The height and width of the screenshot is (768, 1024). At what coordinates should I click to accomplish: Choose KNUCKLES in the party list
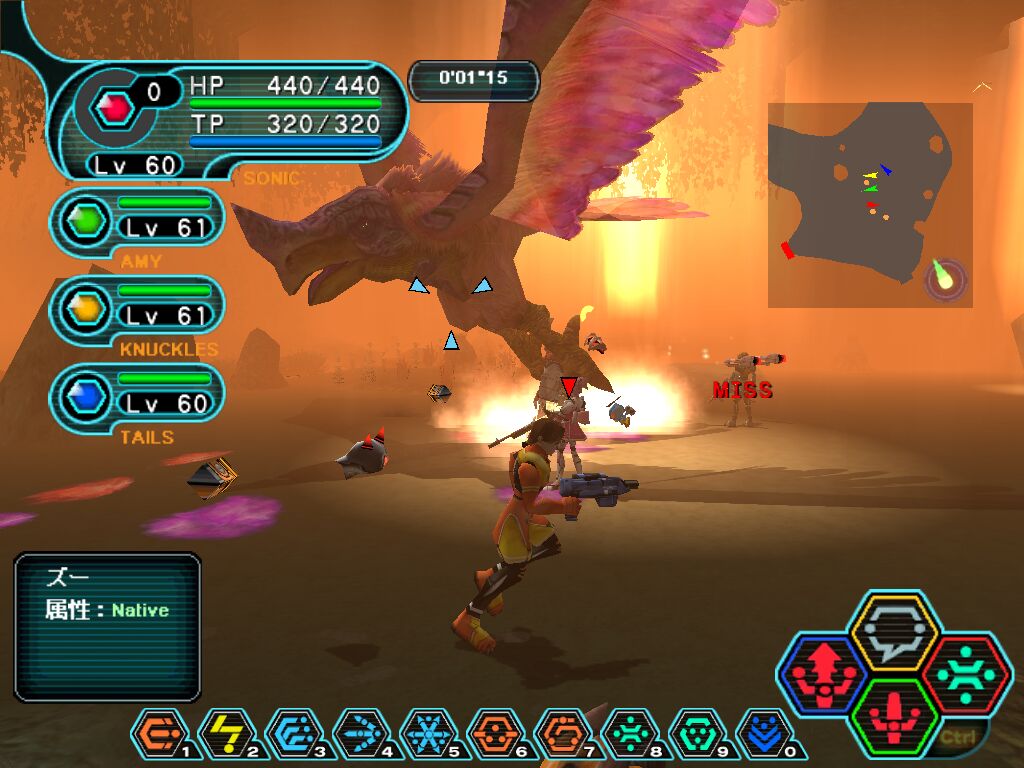pos(137,306)
